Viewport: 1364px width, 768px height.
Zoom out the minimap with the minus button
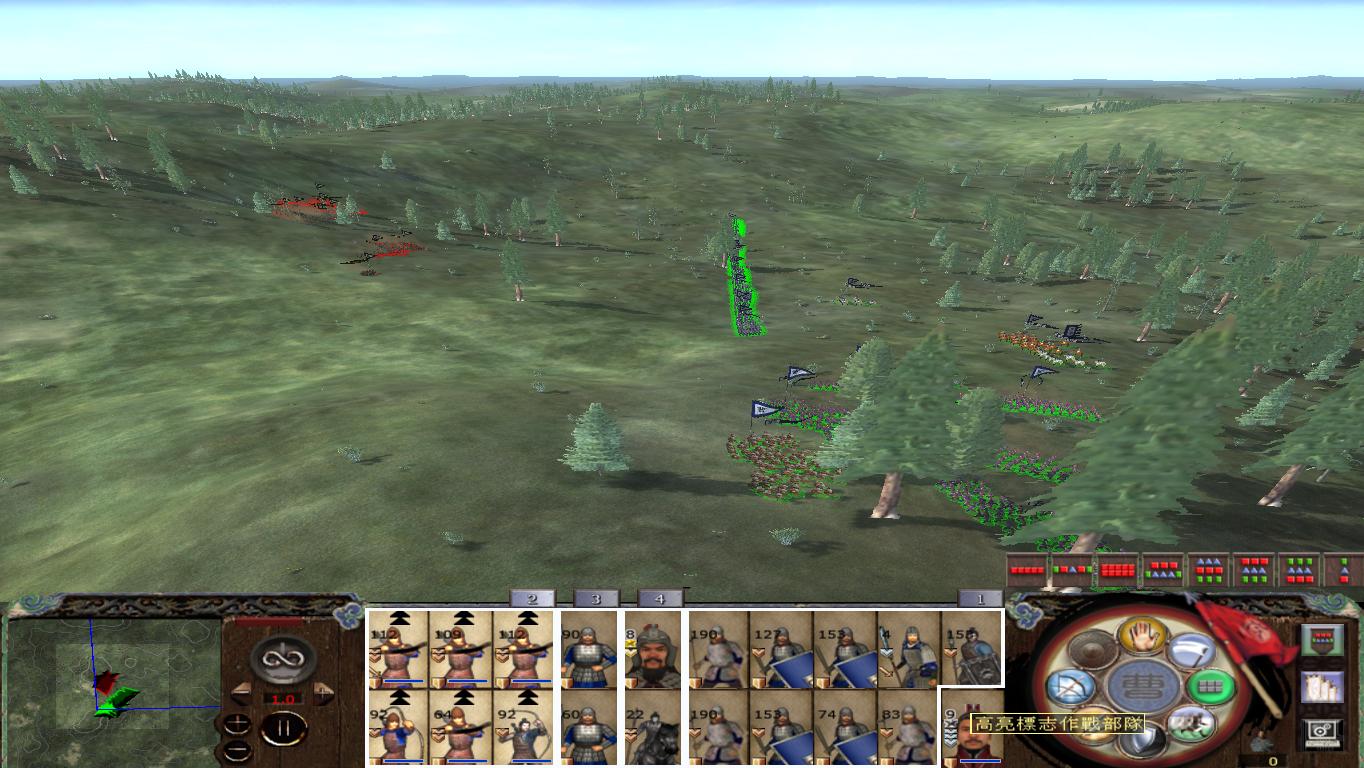[237, 750]
